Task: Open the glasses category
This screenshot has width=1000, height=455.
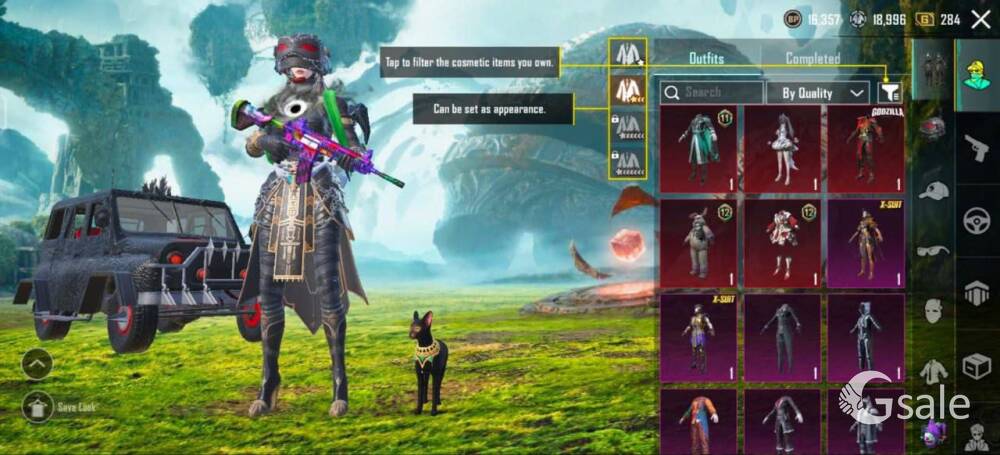Action: coord(933,250)
